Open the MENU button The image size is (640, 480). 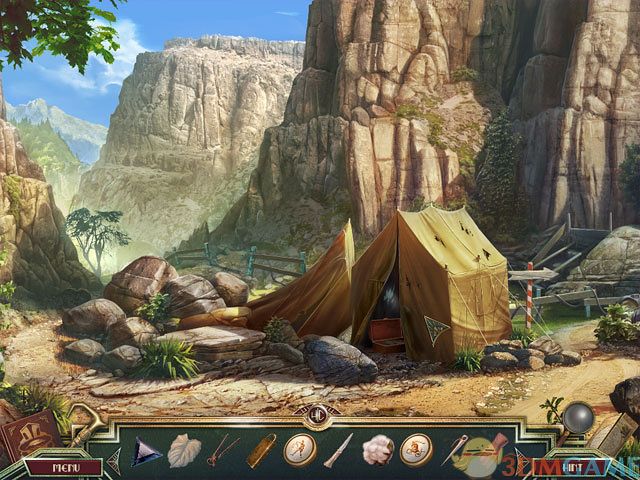(x=64, y=467)
